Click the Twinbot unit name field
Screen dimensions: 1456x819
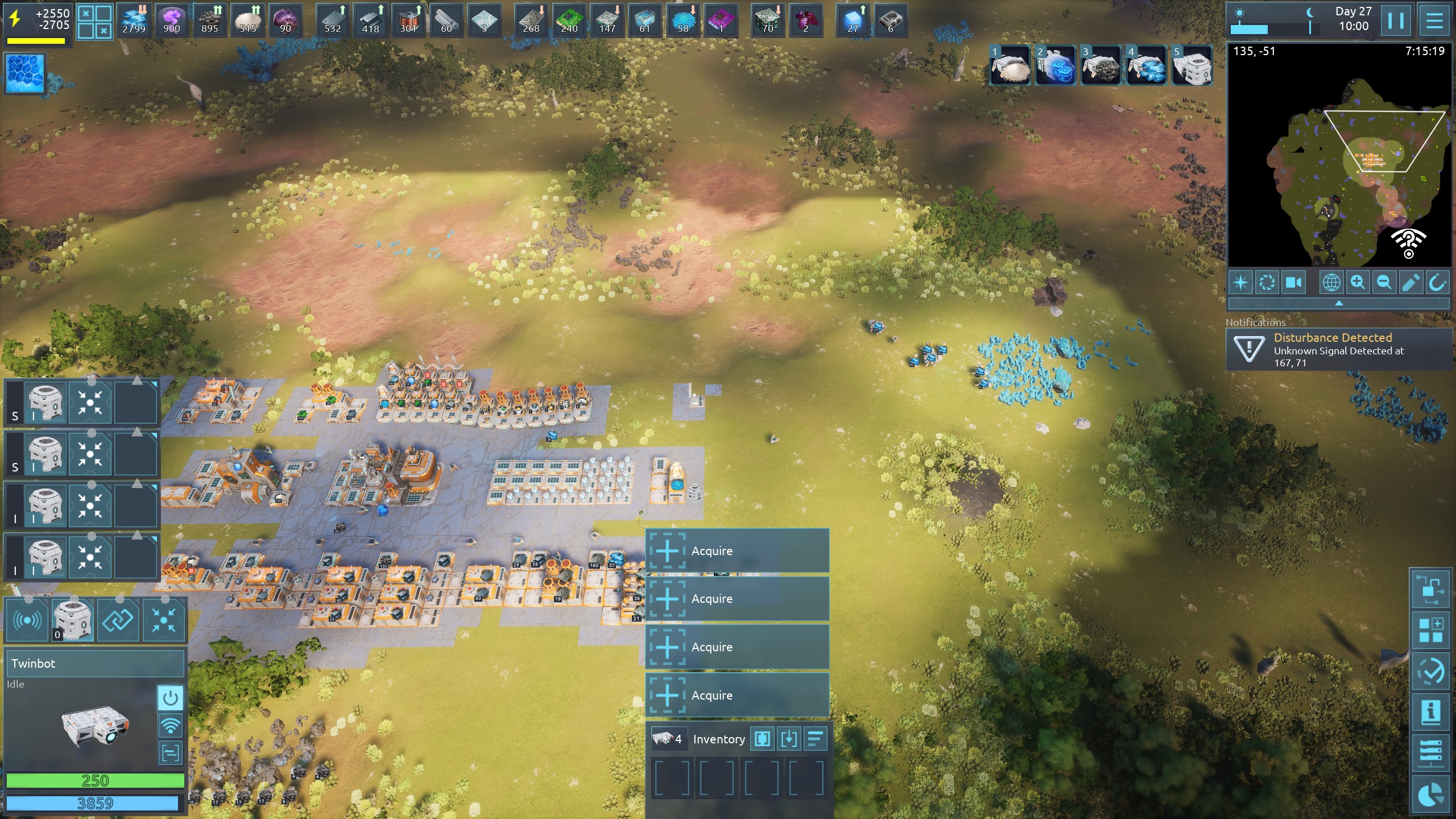point(94,664)
